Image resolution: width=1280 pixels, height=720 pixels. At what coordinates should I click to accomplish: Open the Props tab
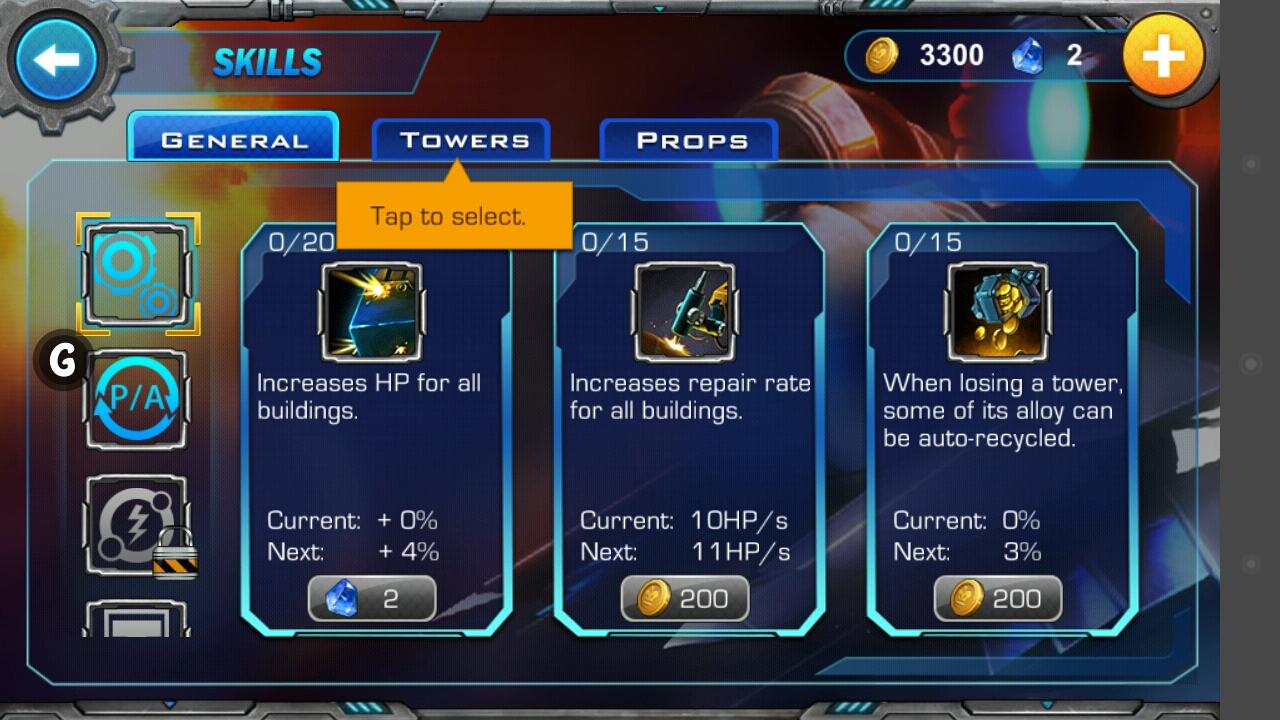pyautogui.click(x=688, y=140)
